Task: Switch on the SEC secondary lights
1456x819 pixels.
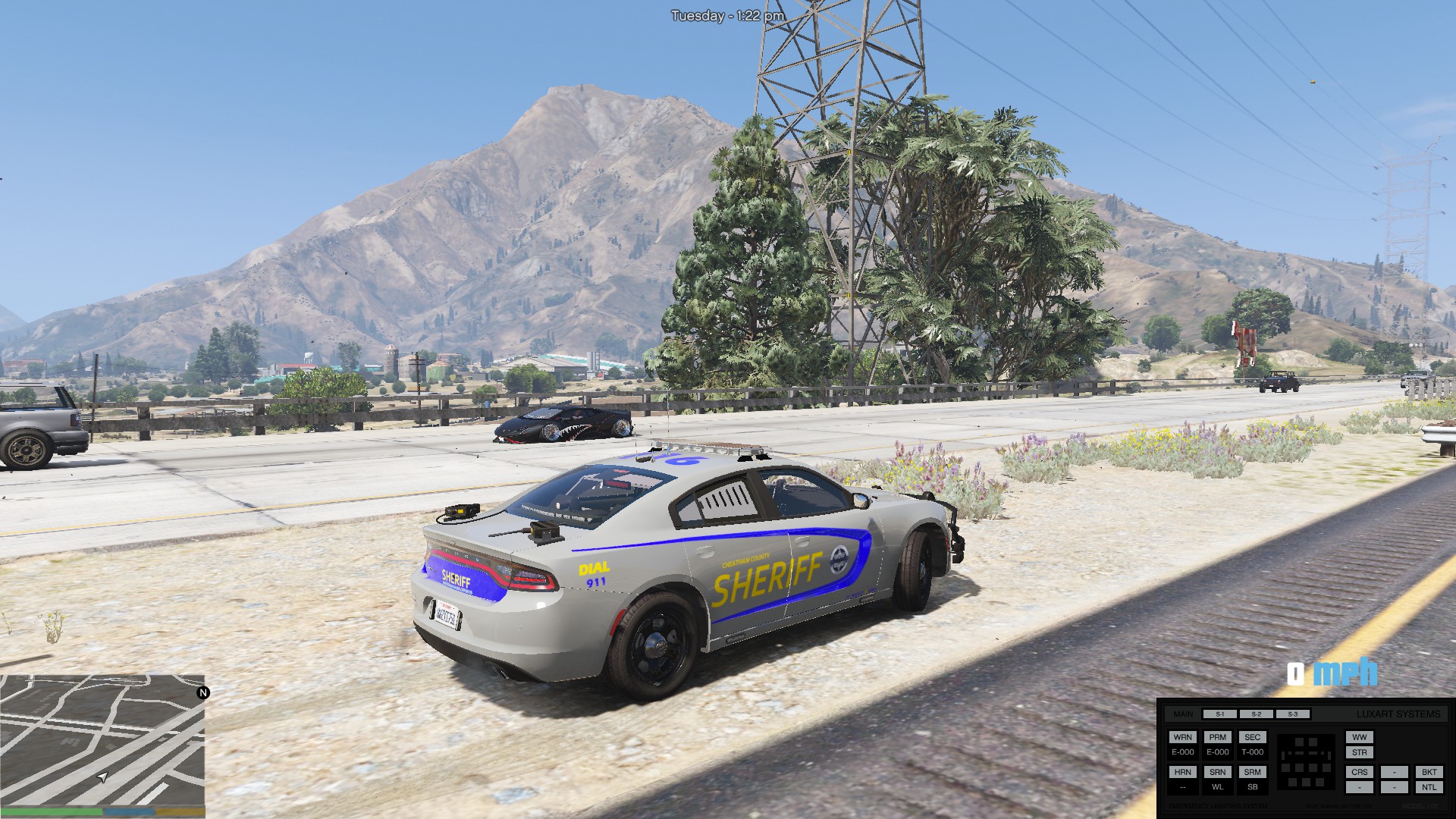Action: point(1252,737)
